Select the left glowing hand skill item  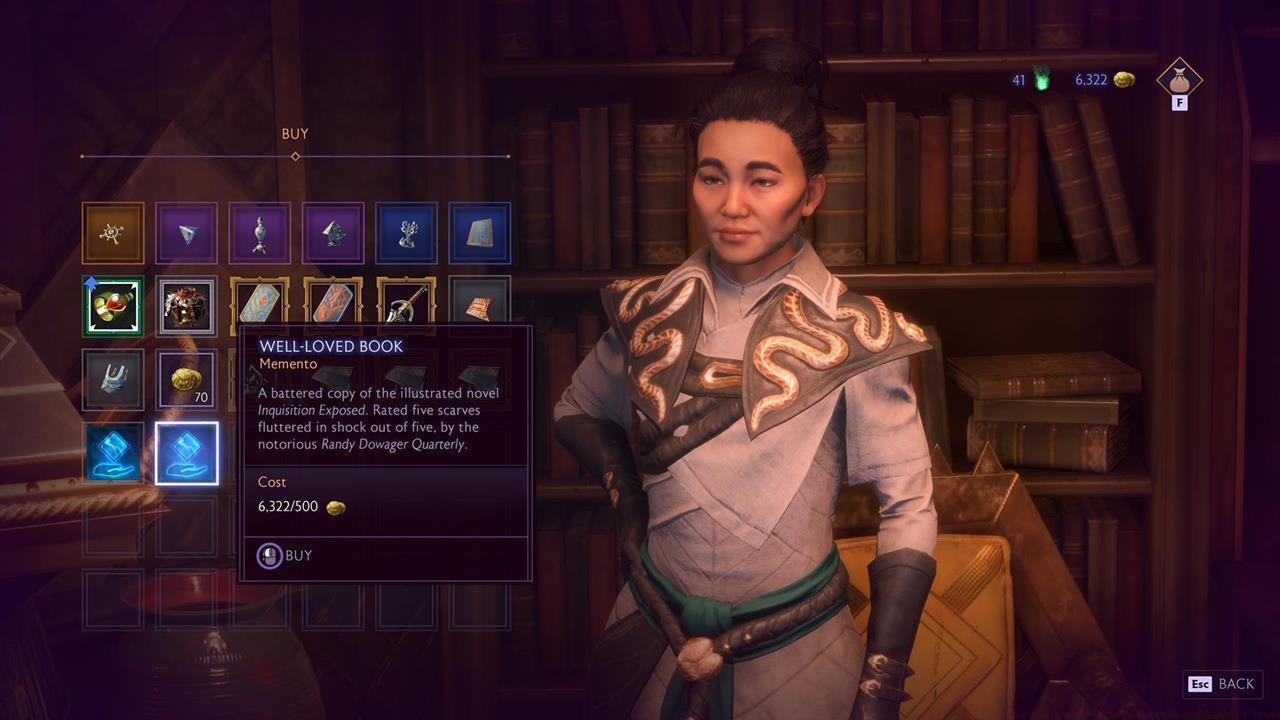coord(112,452)
